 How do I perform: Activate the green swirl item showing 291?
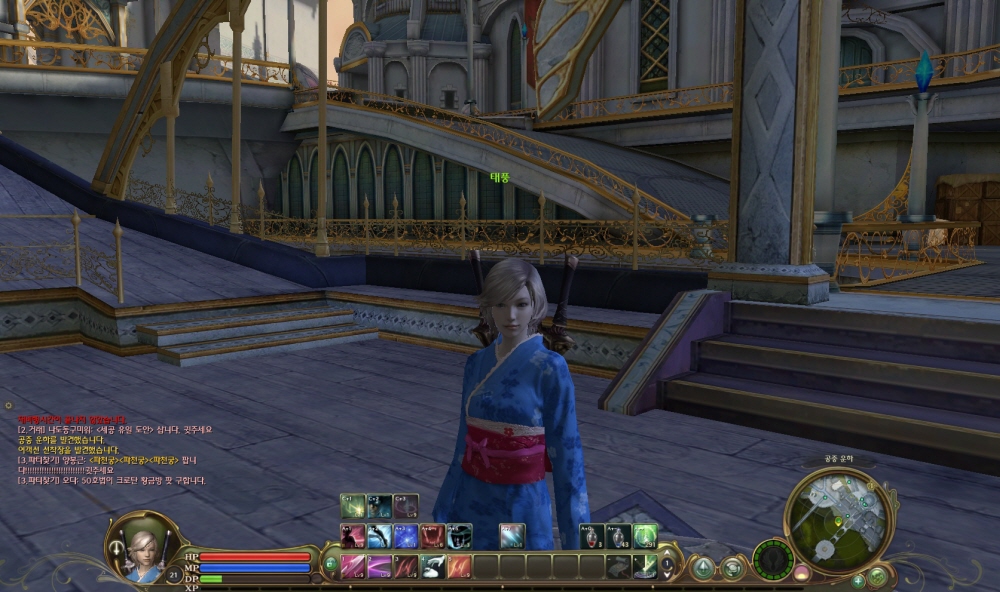[646, 537]
